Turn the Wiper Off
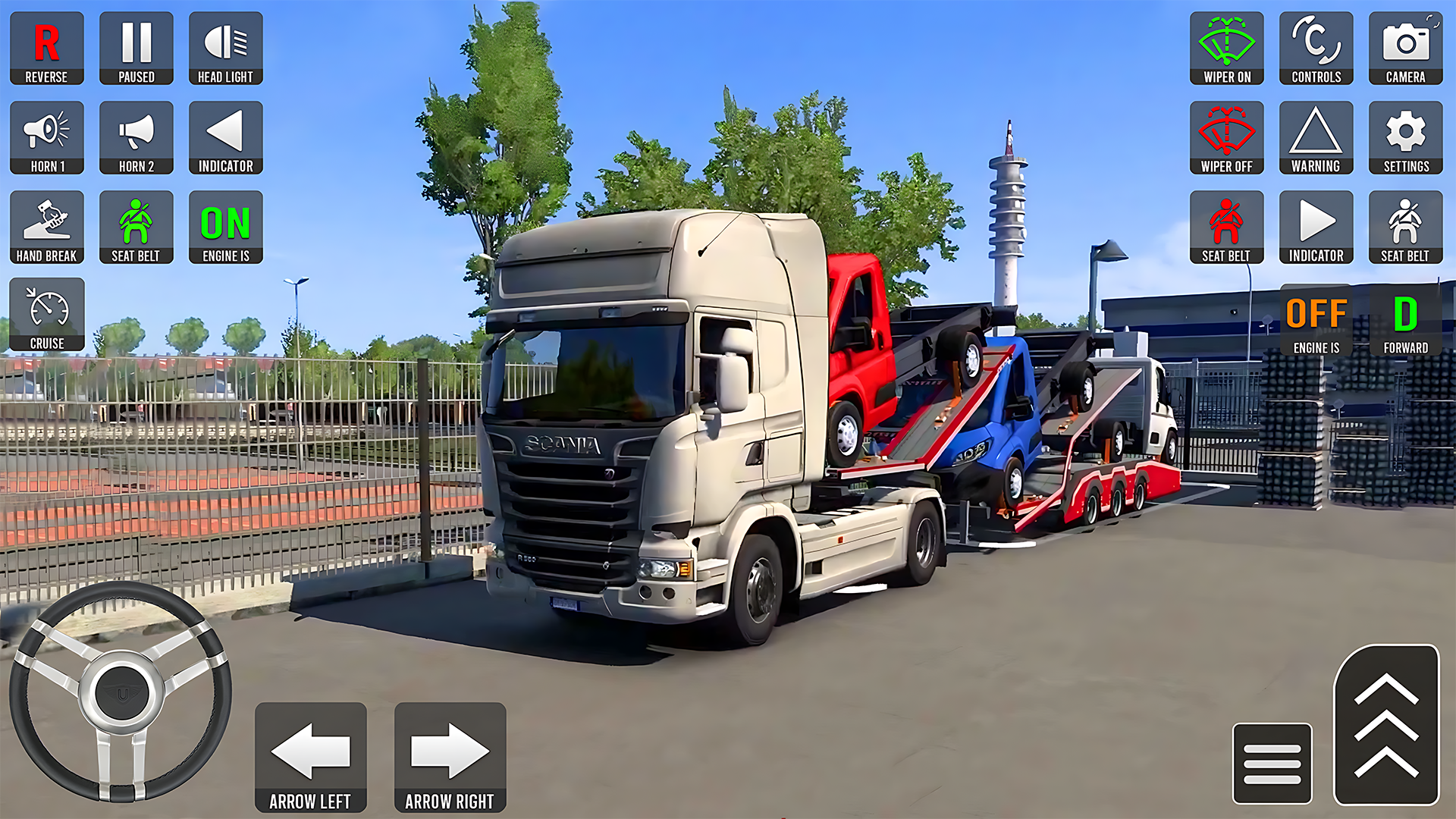1456x819 pixels. pos(1226,136)
